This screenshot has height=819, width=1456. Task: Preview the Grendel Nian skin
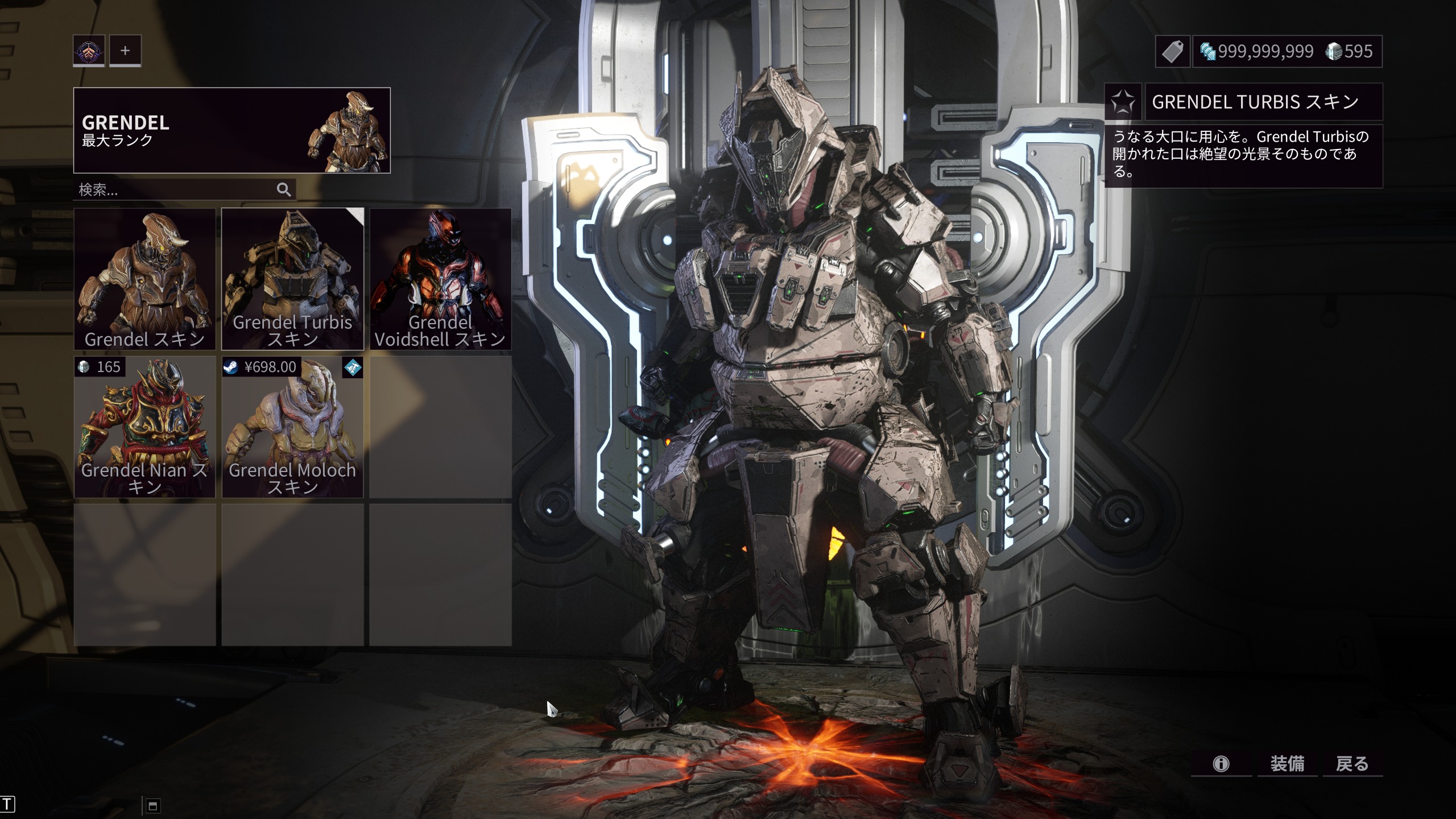pyautogui.click(x=144, y=427)
